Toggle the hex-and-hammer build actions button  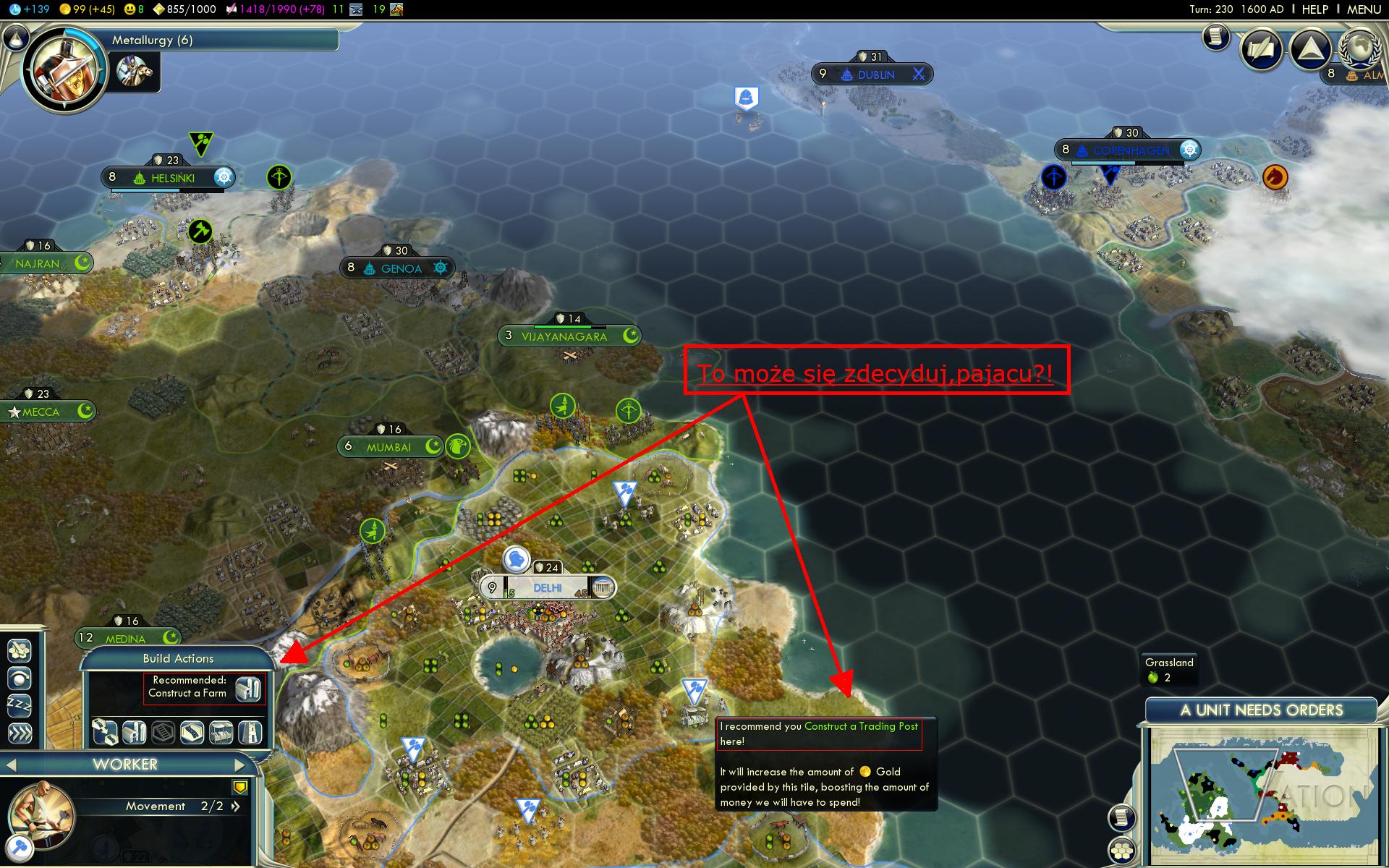coord(20,650)
